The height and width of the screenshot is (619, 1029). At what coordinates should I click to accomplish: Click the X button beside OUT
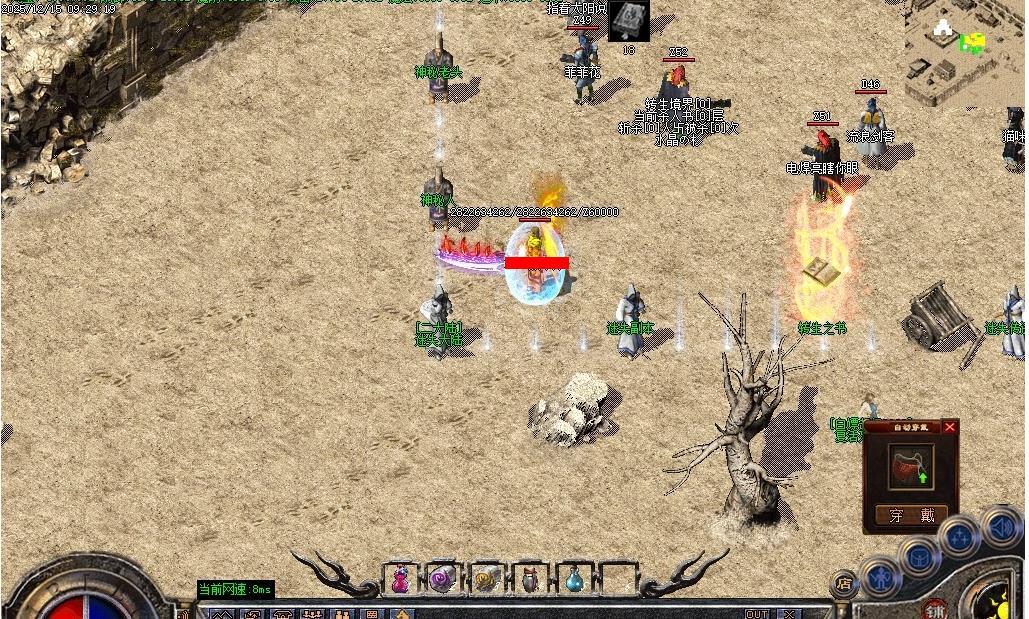tap(789, 613)
